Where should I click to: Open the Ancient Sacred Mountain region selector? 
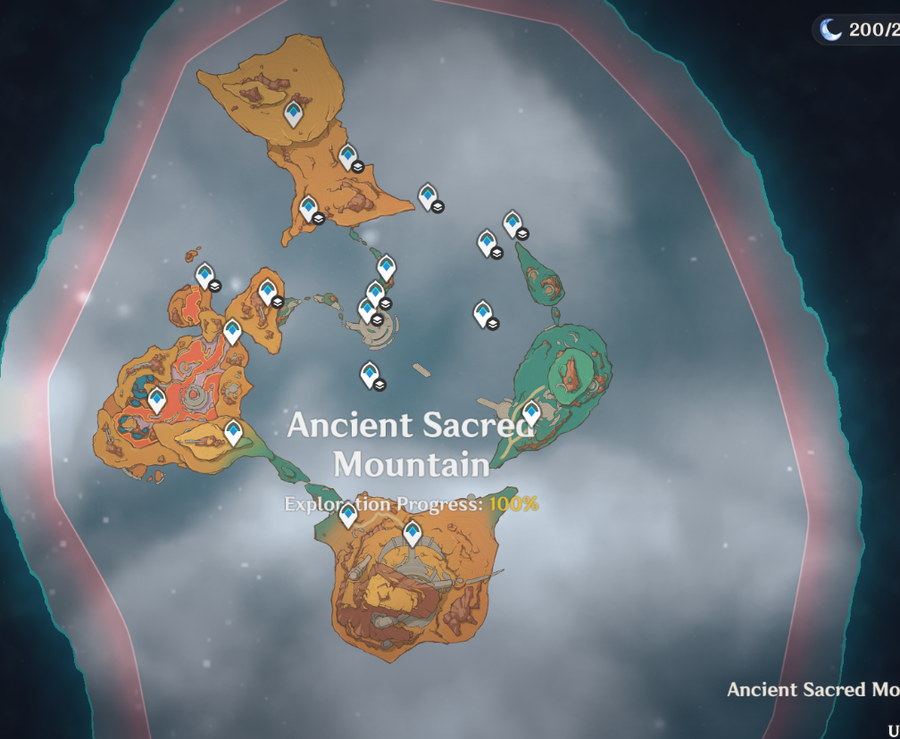(812, 690)
